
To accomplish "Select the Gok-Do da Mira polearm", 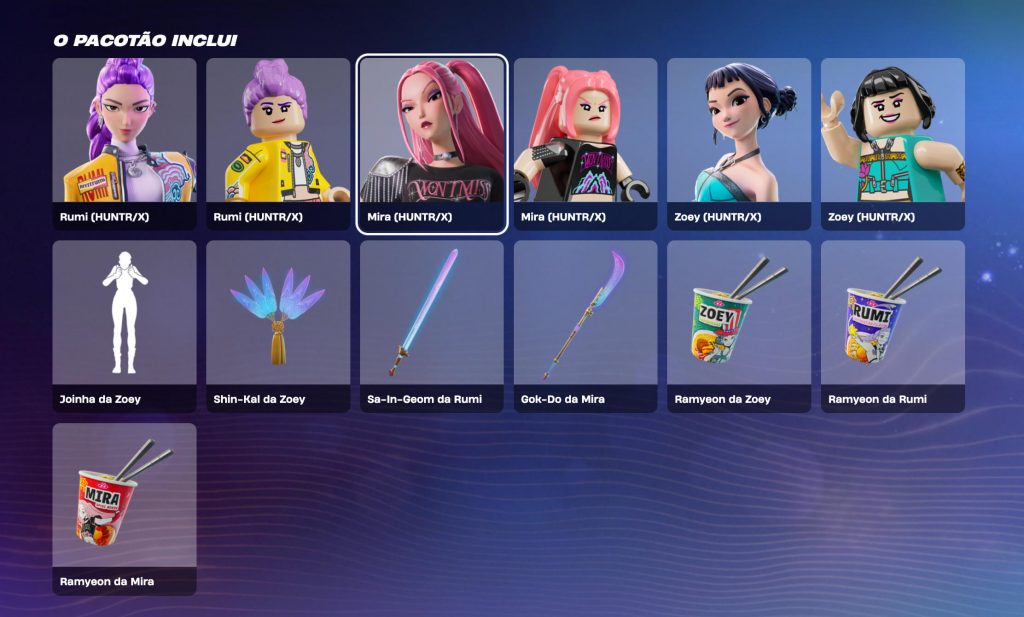I will click(x=585, y=326).
